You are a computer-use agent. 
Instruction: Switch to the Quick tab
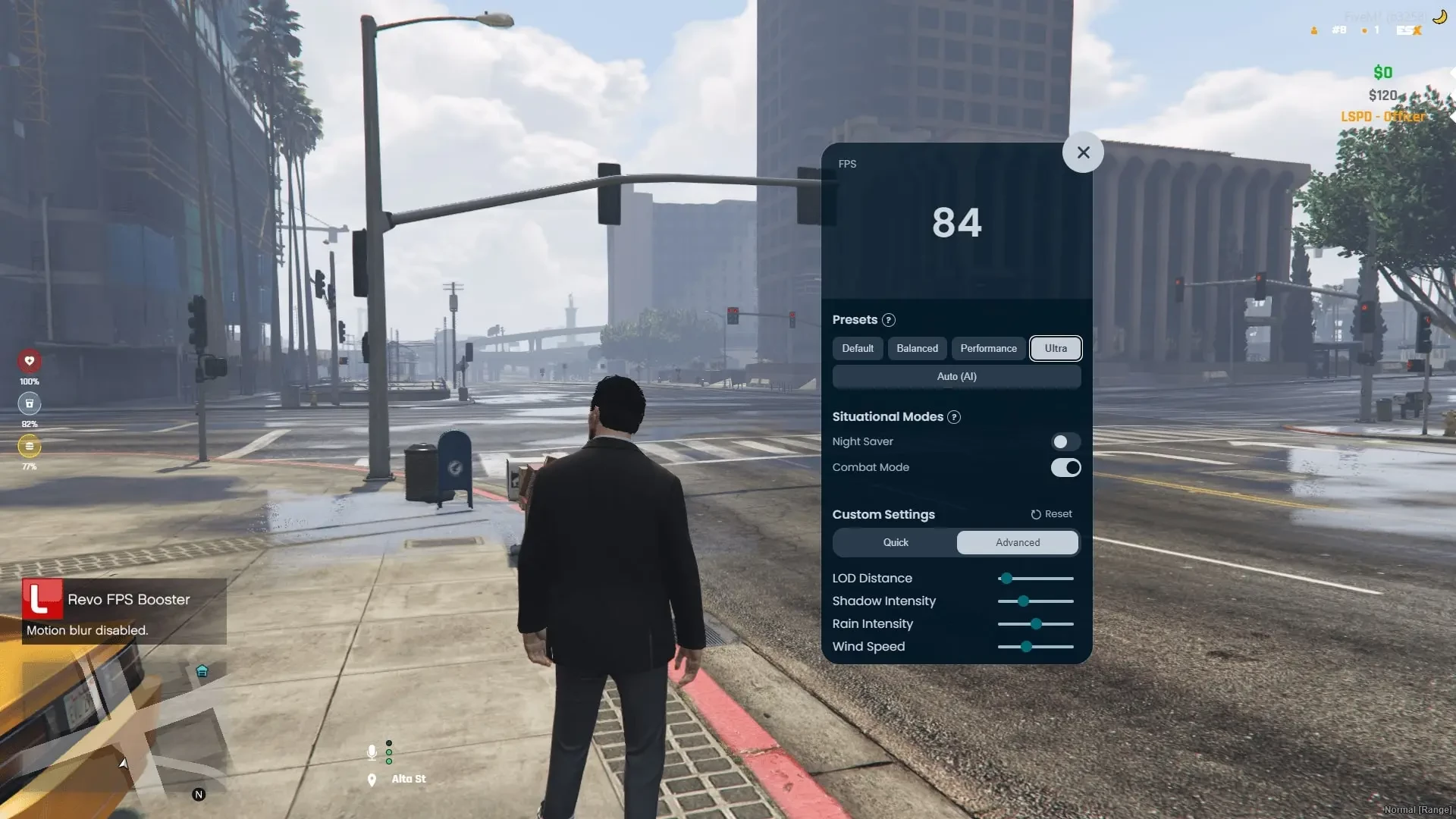click(895, 542)
